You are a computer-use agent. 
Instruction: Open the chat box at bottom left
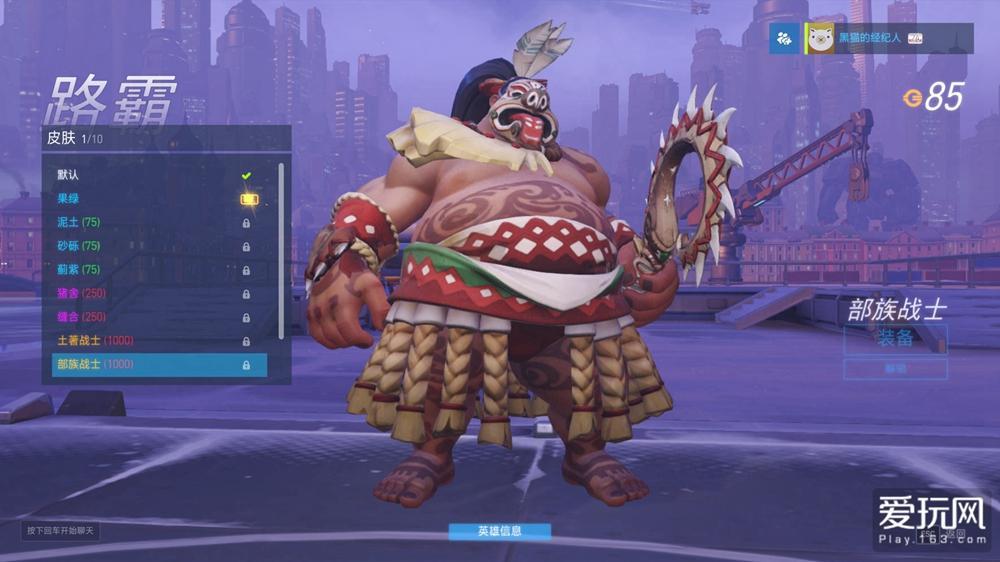[x=61, y=530]
